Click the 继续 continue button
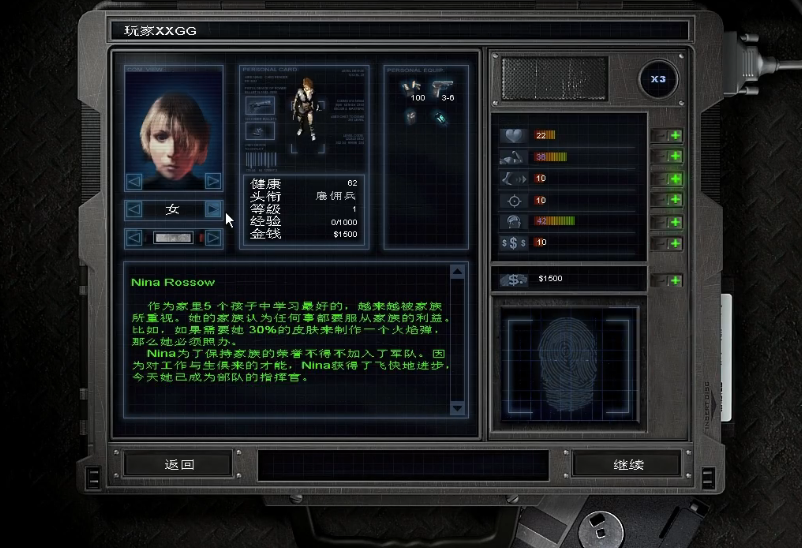 (x=627, y=465)
